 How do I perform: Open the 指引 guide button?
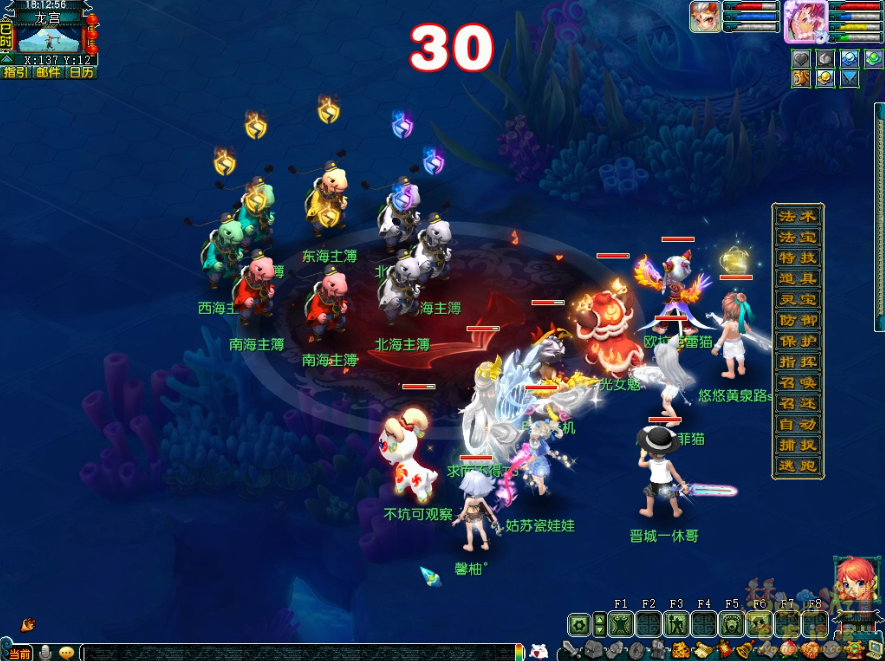tap(15, 72)
